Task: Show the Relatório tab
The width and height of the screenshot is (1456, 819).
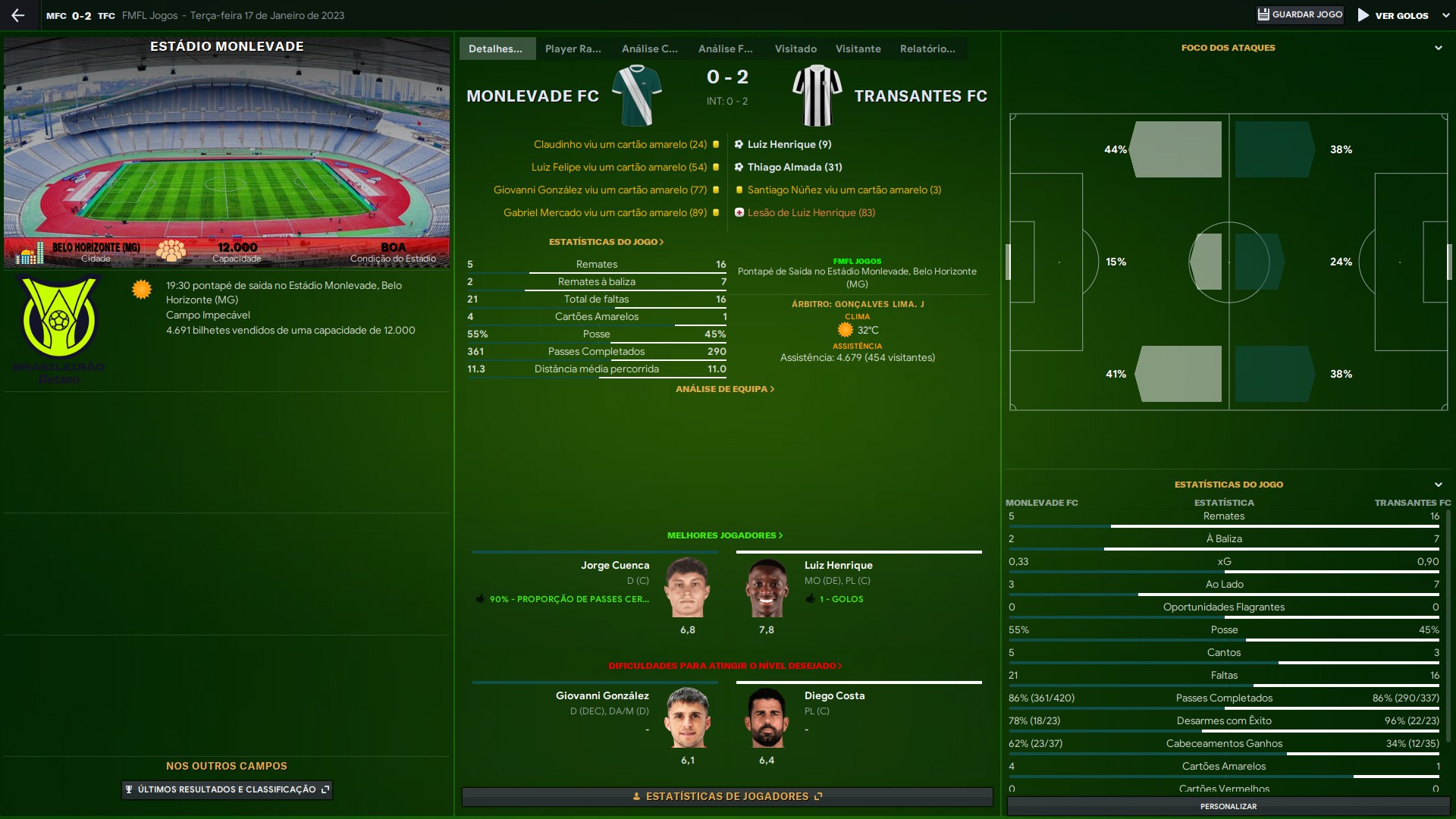Action: pos(927,49)
